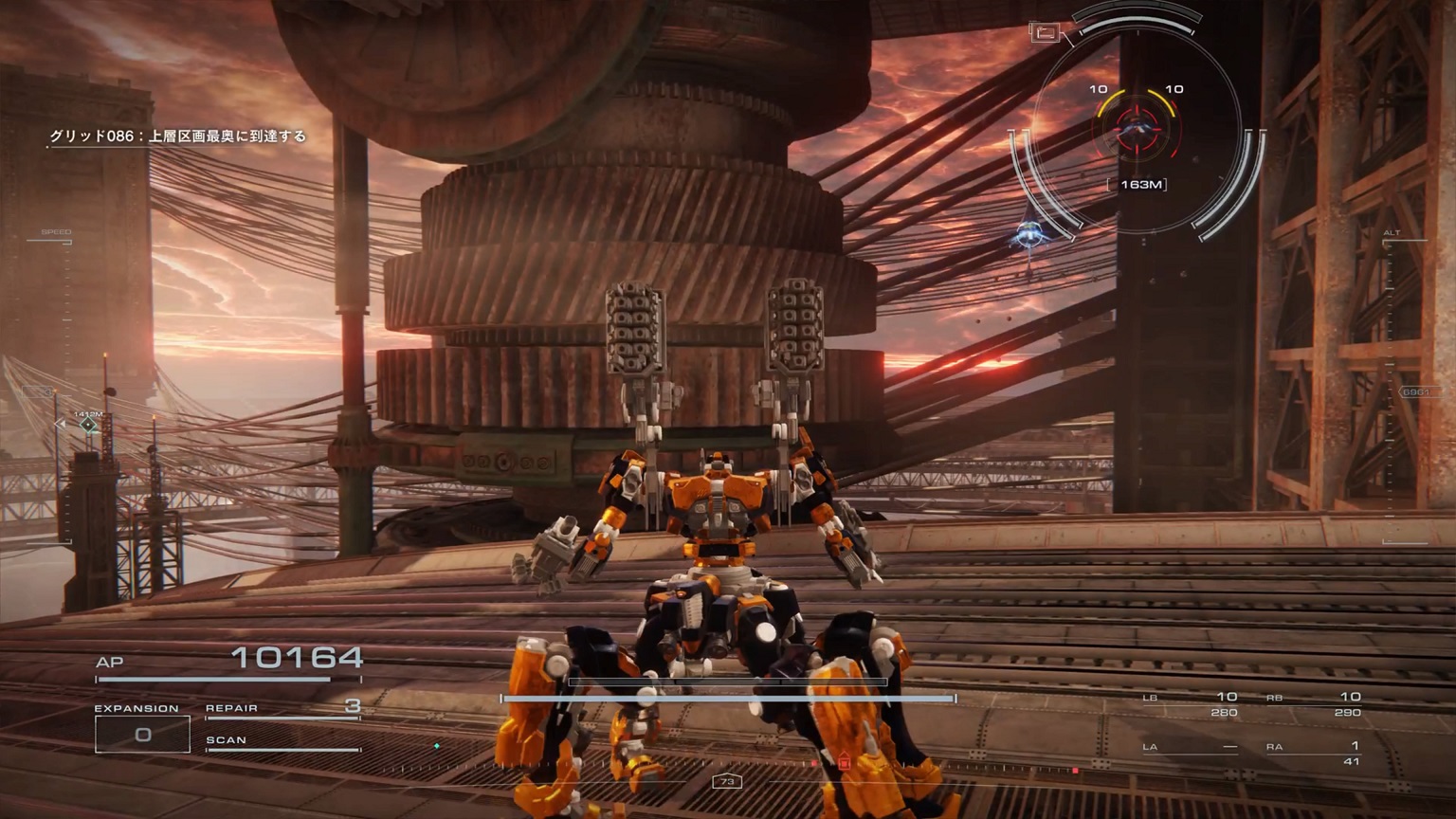Use the Repair kit indicator

pos(282,708)
